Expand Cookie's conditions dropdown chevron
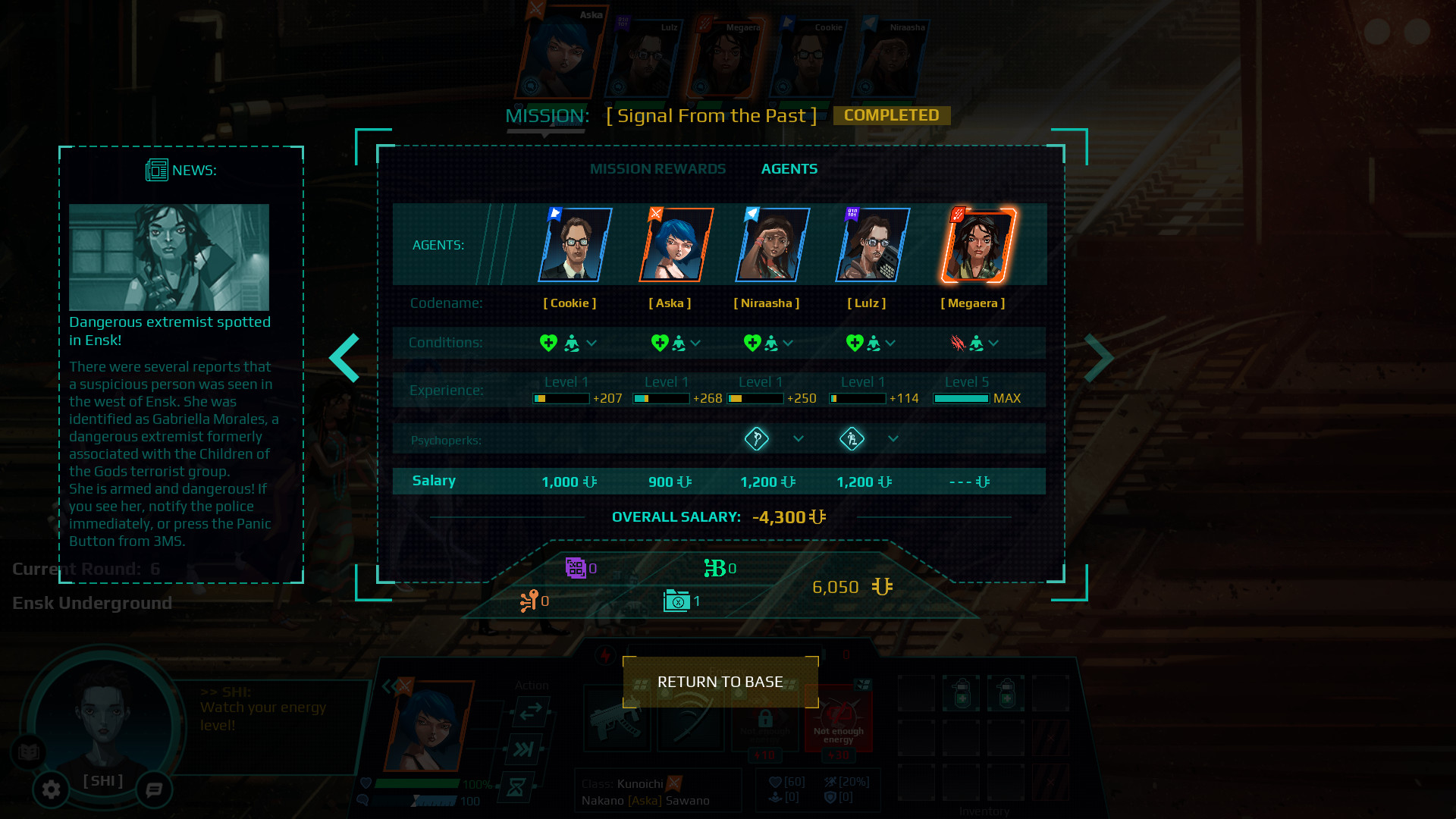The width and height of the screenshot is (1456, 819). pyautogui.click(x=591, y=343)
